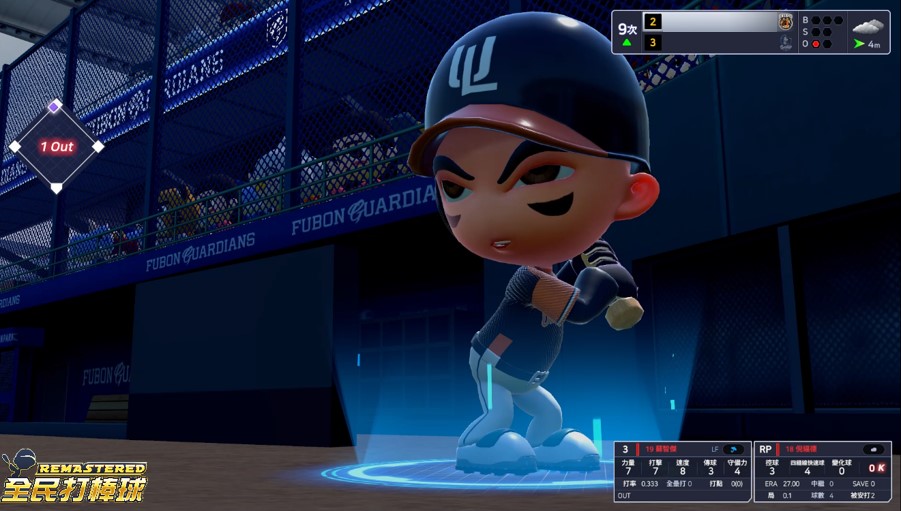Click the tiger team logo on scoreboard
The image size is (901, 511).
(x=785, y=21)
